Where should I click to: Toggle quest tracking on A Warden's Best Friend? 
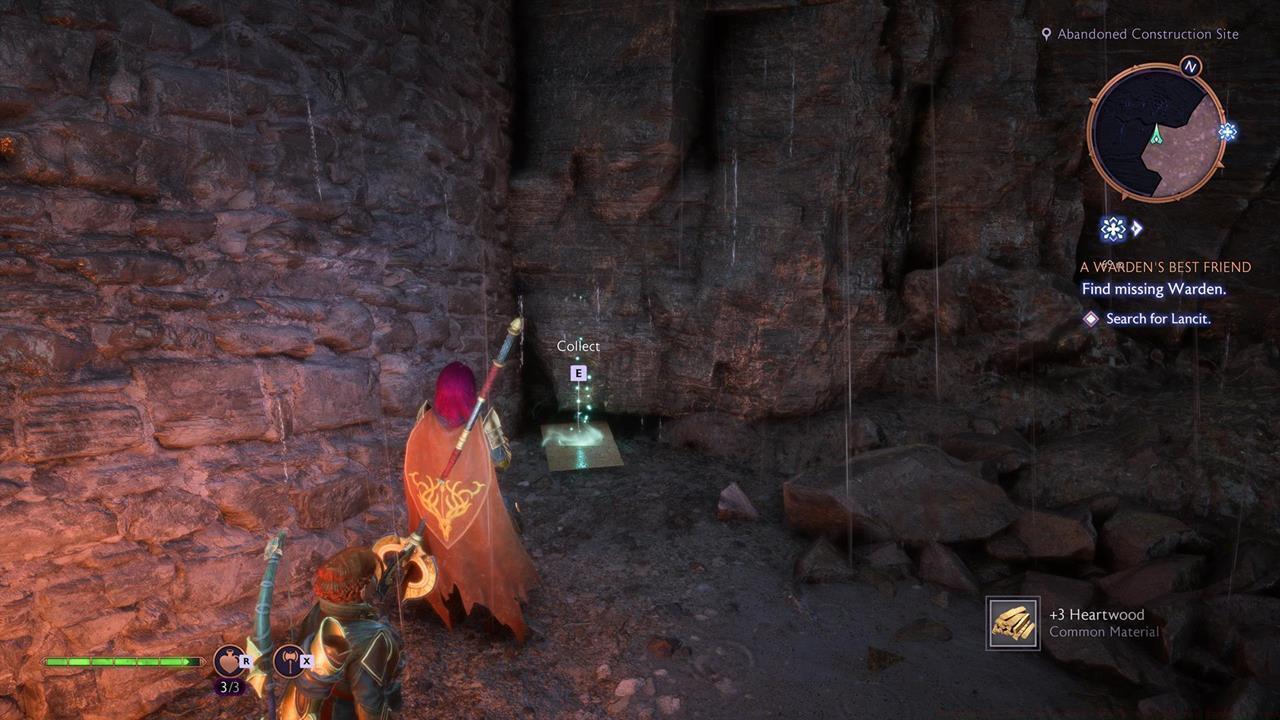point(1165,267)
